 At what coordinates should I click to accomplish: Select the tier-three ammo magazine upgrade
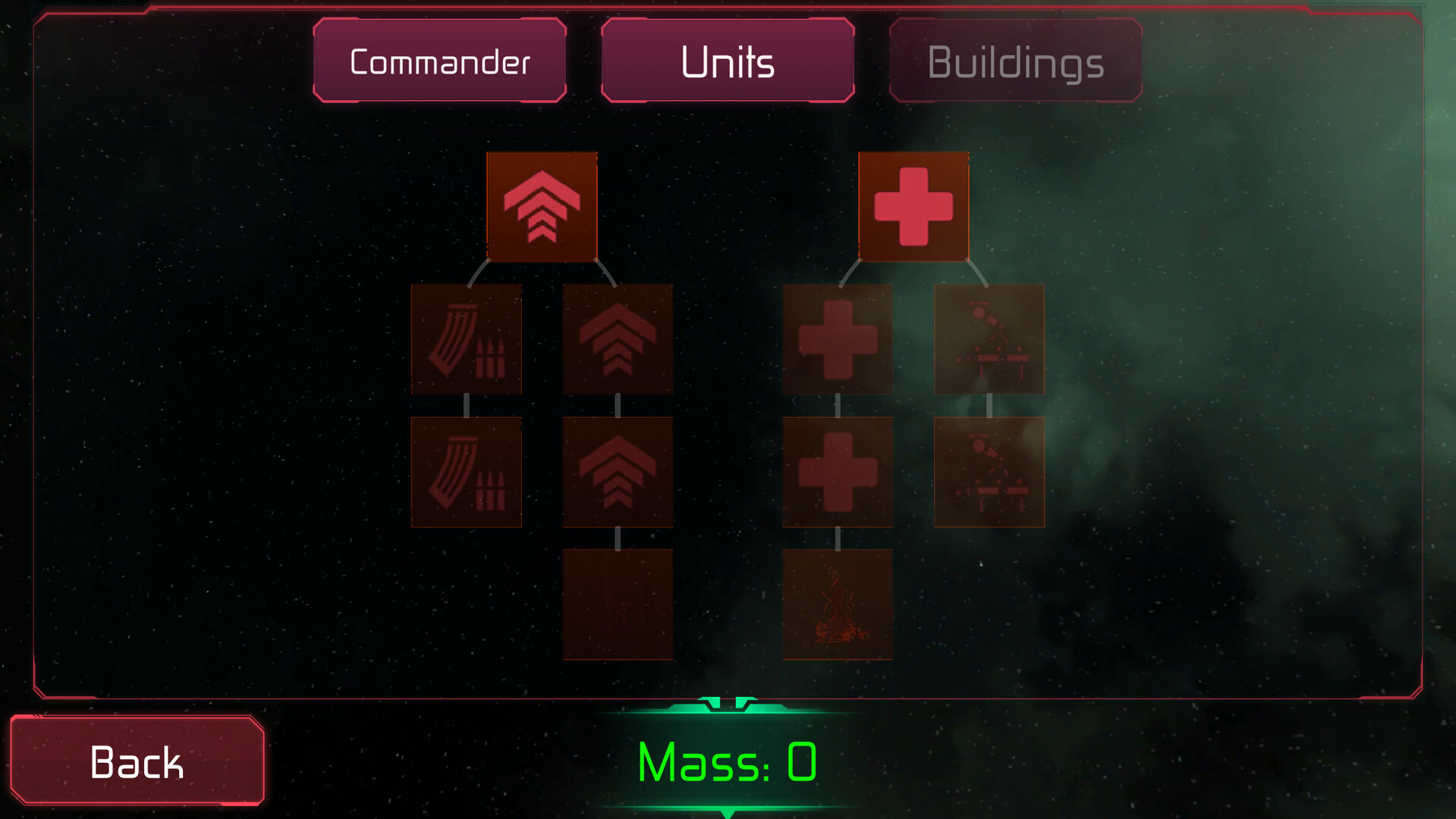(465, 472)
